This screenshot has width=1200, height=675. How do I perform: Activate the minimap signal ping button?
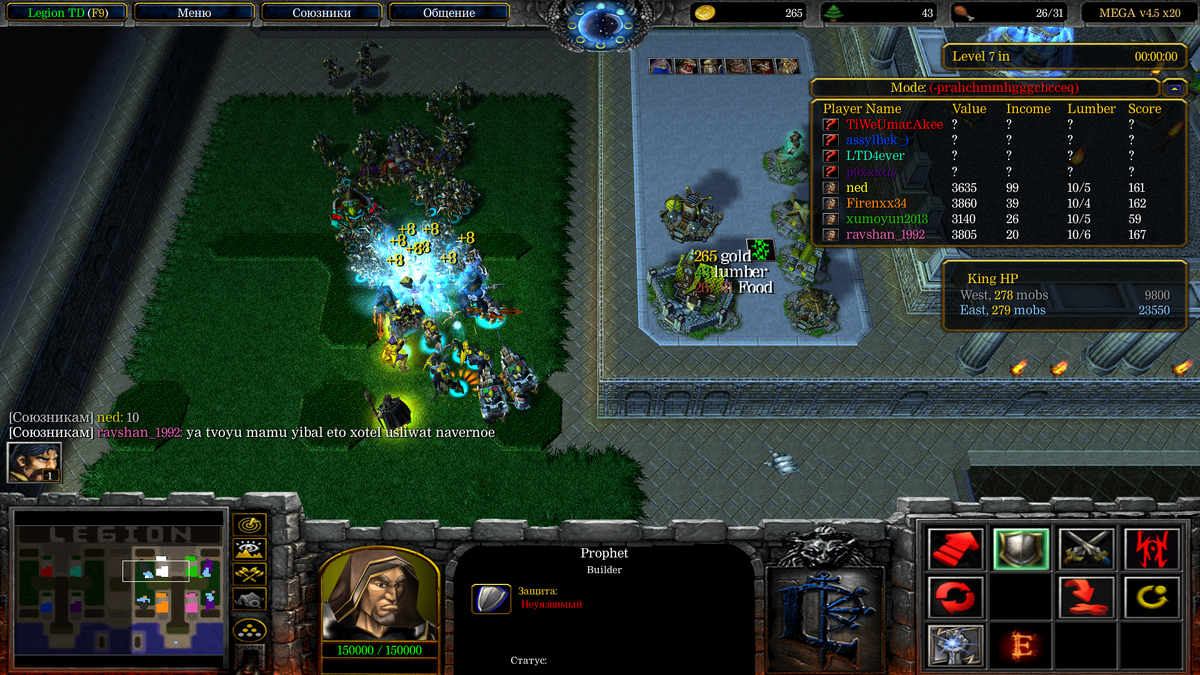[248, 524]
